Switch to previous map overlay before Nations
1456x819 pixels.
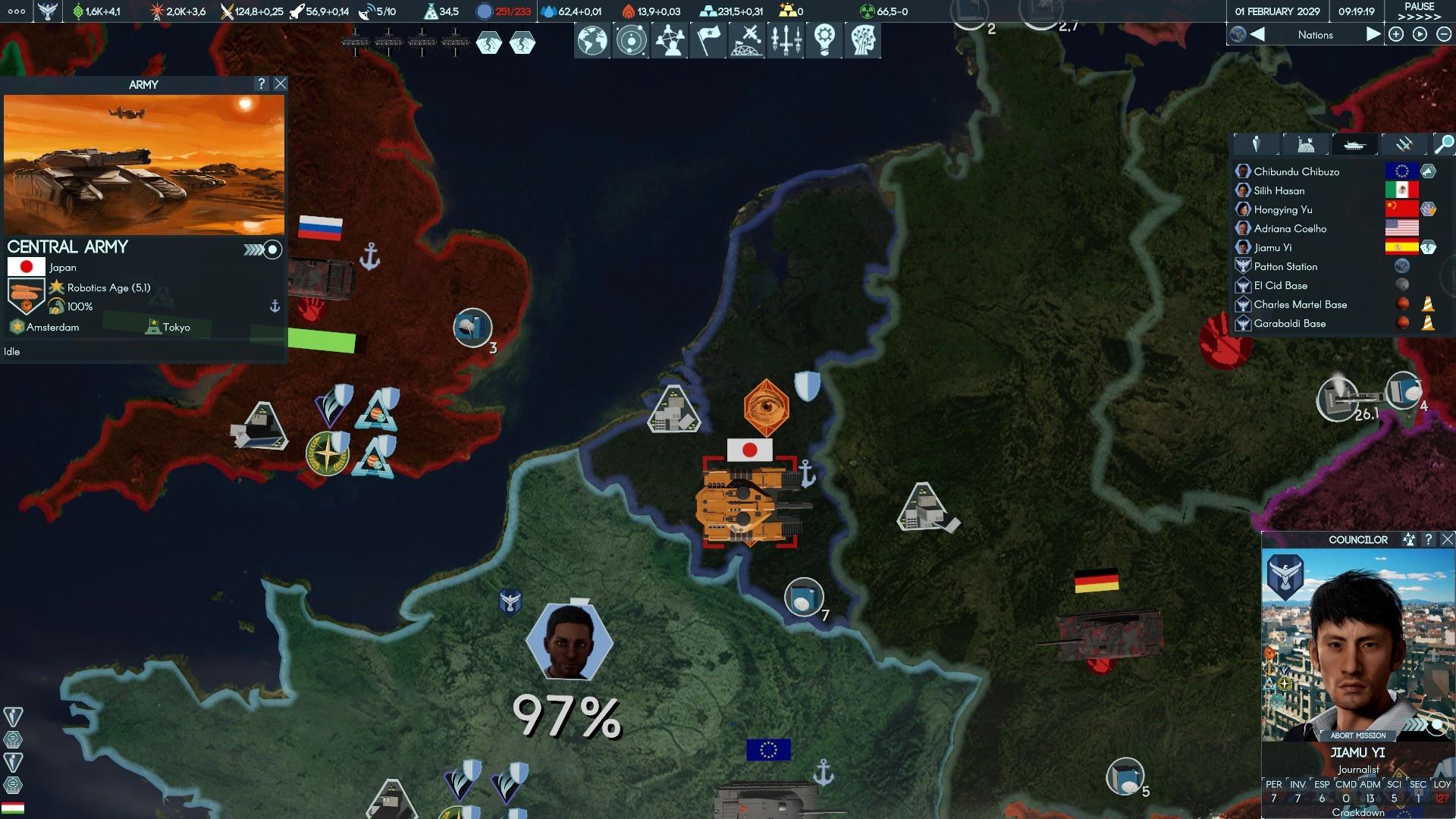click(x=1257, y=35)
